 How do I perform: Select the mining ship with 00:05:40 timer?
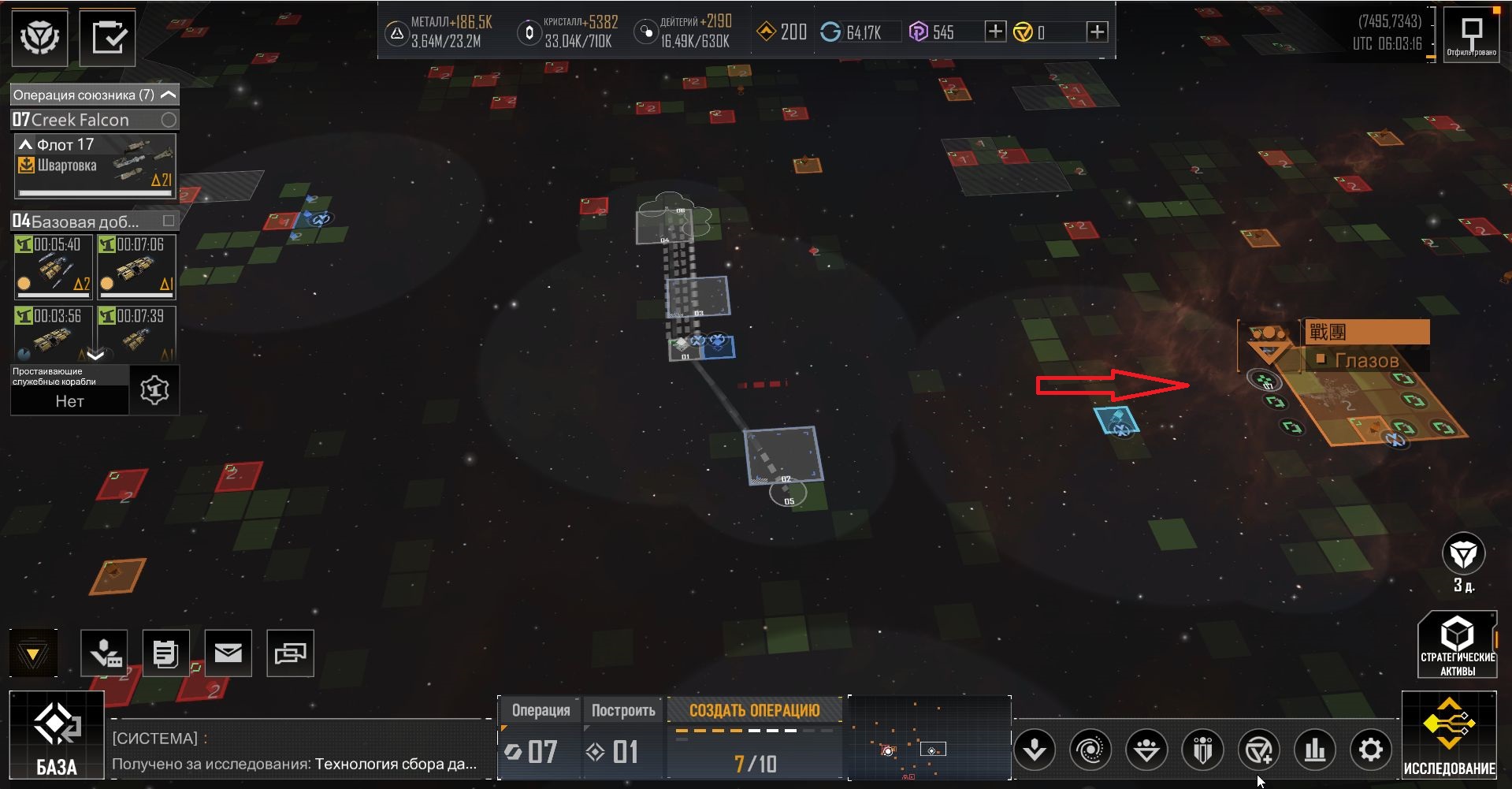tap(54, 267)
